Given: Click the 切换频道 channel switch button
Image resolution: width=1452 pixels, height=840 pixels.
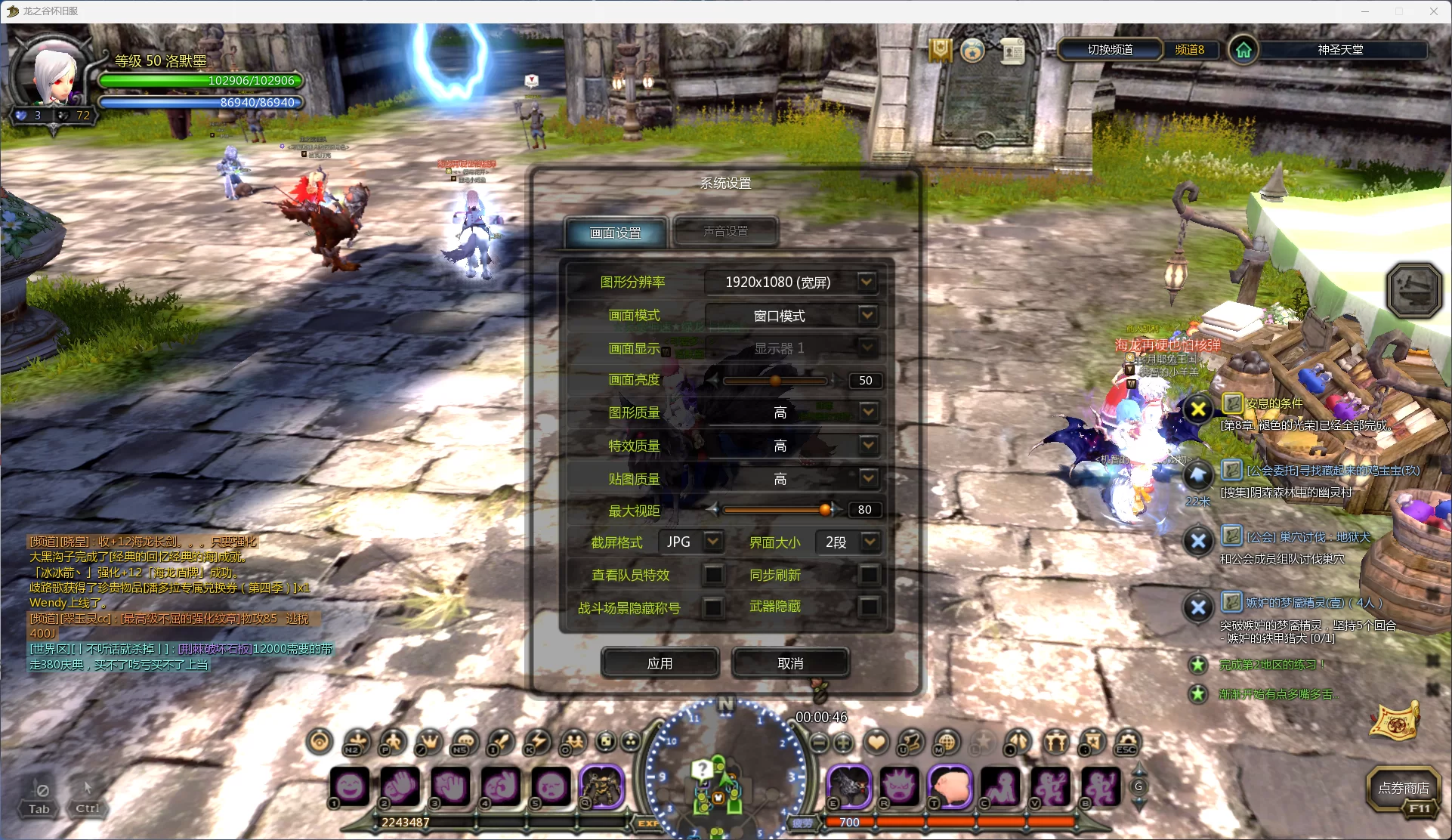Looking at the screenshot, I should (x=1110, y=50).
